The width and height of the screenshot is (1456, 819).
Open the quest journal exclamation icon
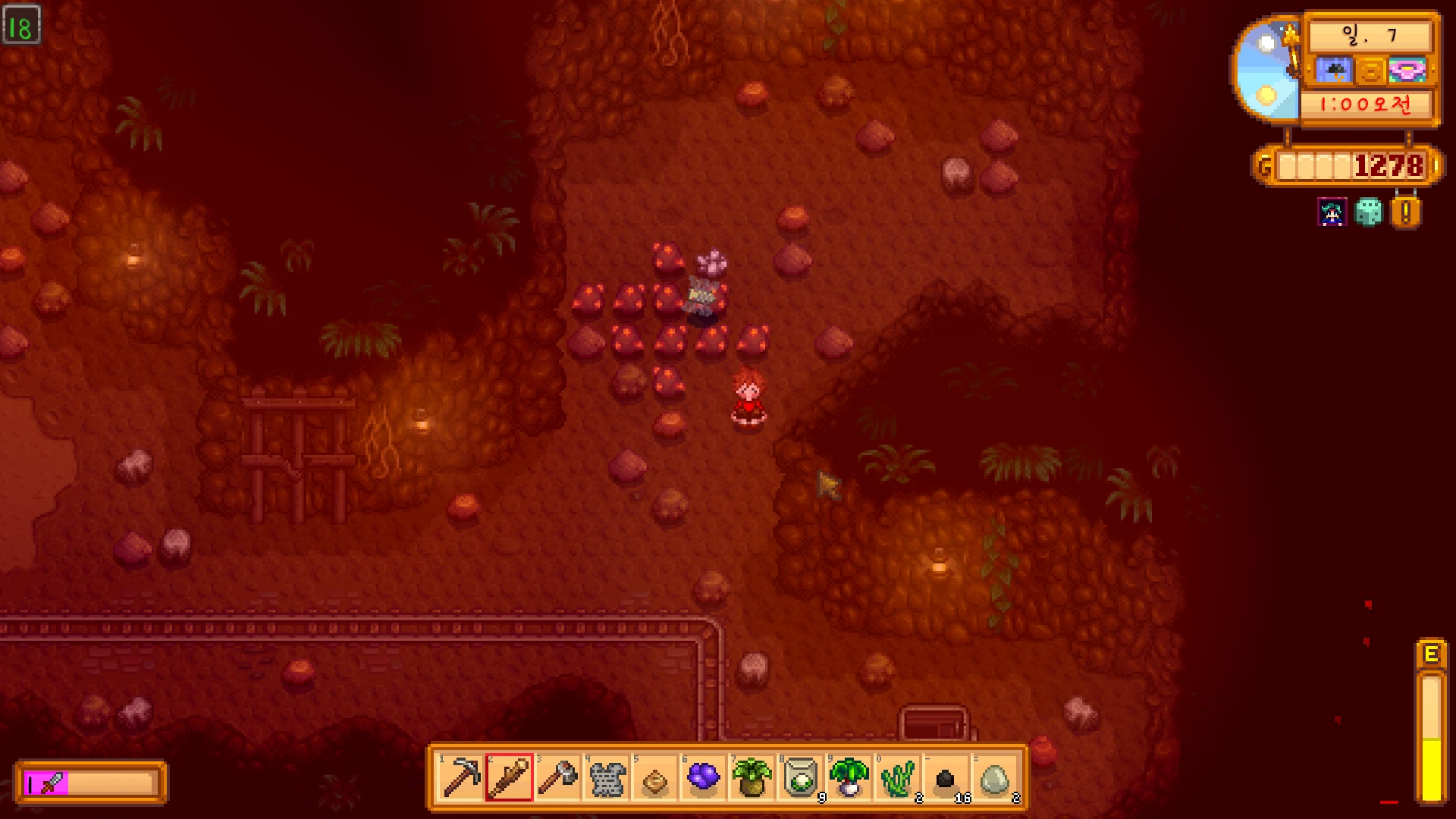[1405, 213]
